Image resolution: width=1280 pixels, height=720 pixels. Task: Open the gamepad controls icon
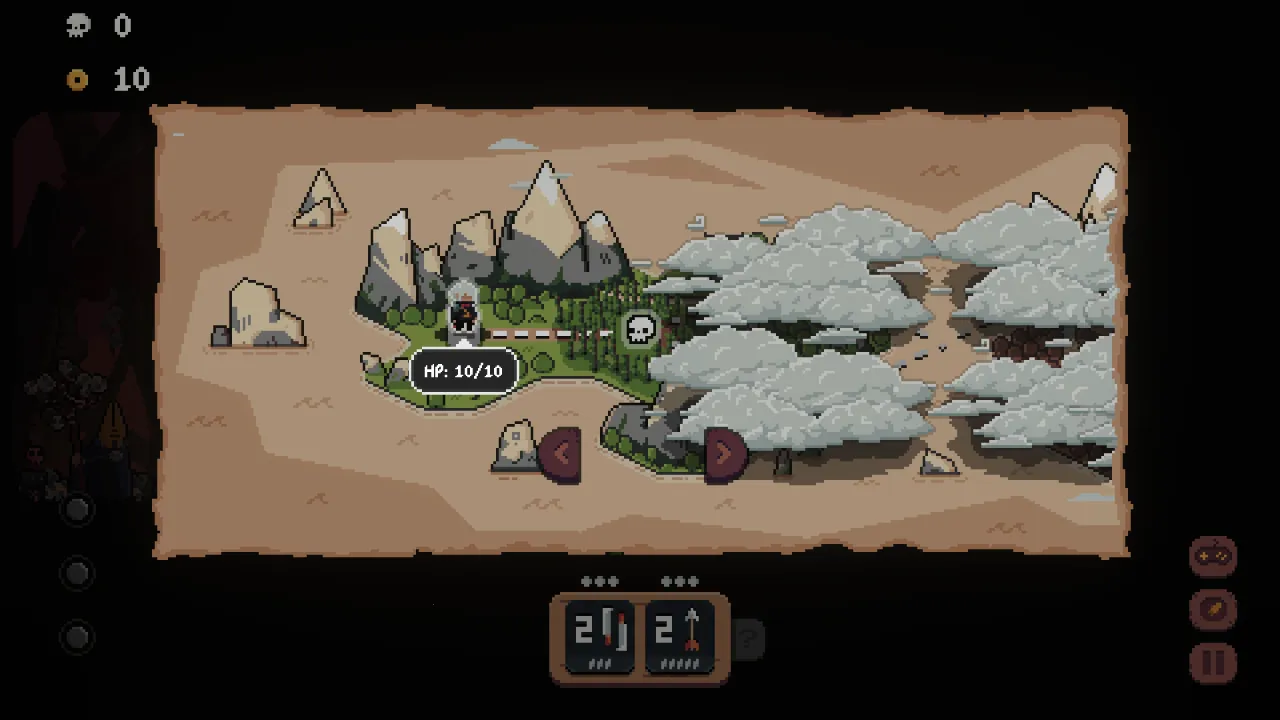(x=1212, y=556)
